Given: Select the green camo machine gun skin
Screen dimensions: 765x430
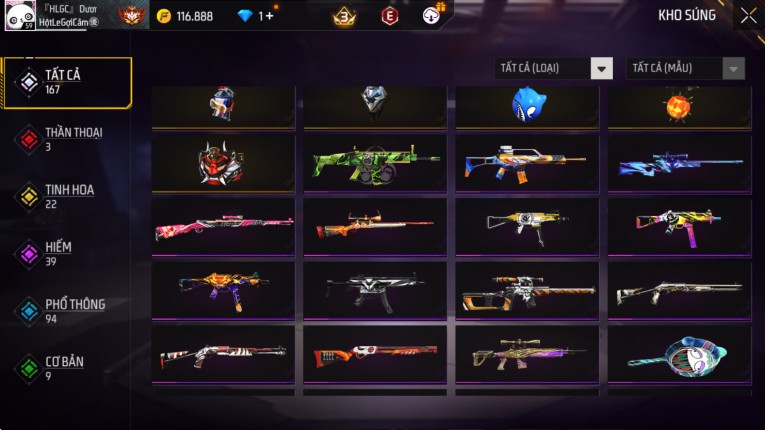Looking at the screenshot, I should coord(375,162).
